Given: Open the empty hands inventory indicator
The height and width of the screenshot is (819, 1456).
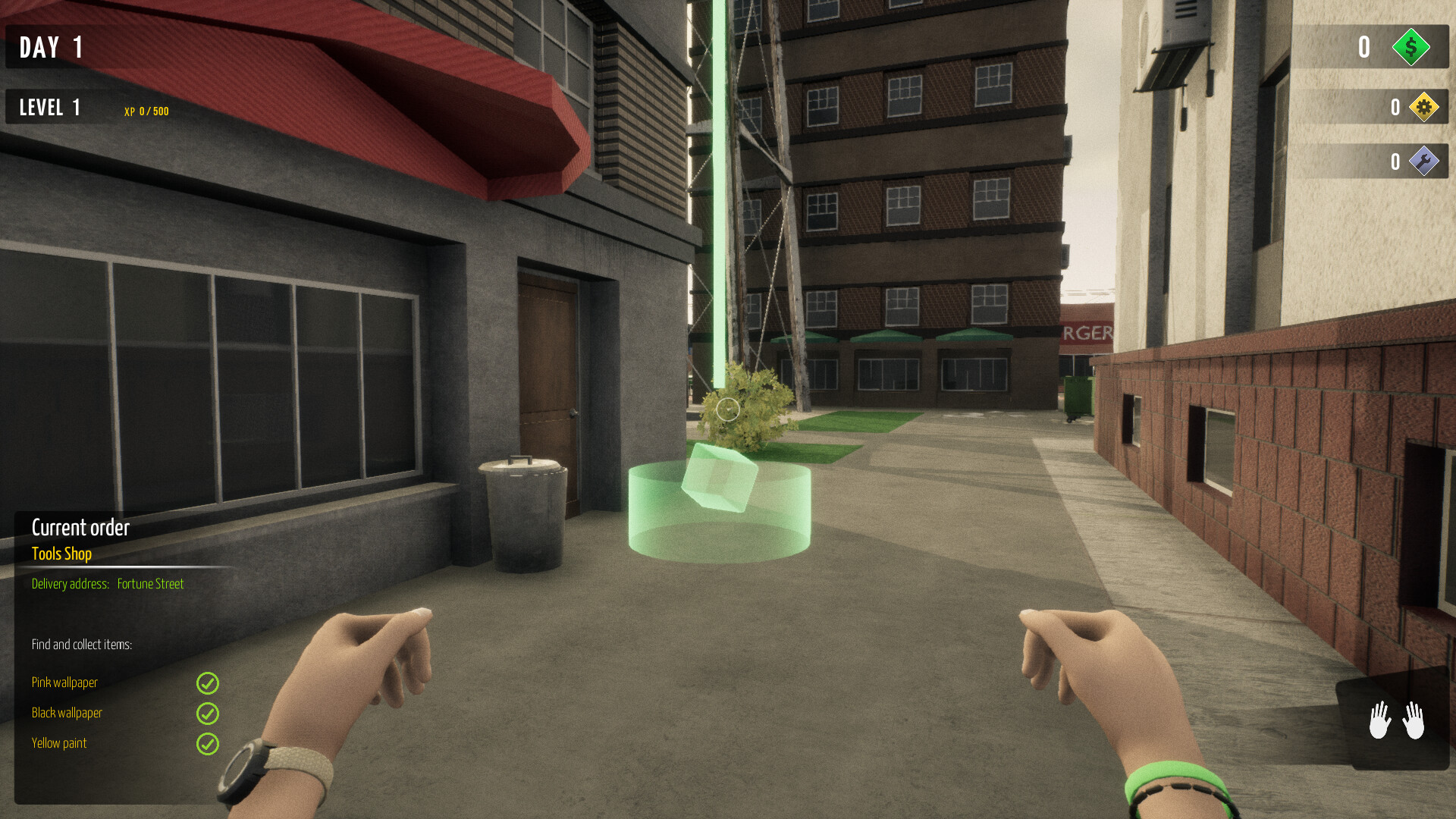Looking at the screenshot, I should click(x=1398, y=719).
